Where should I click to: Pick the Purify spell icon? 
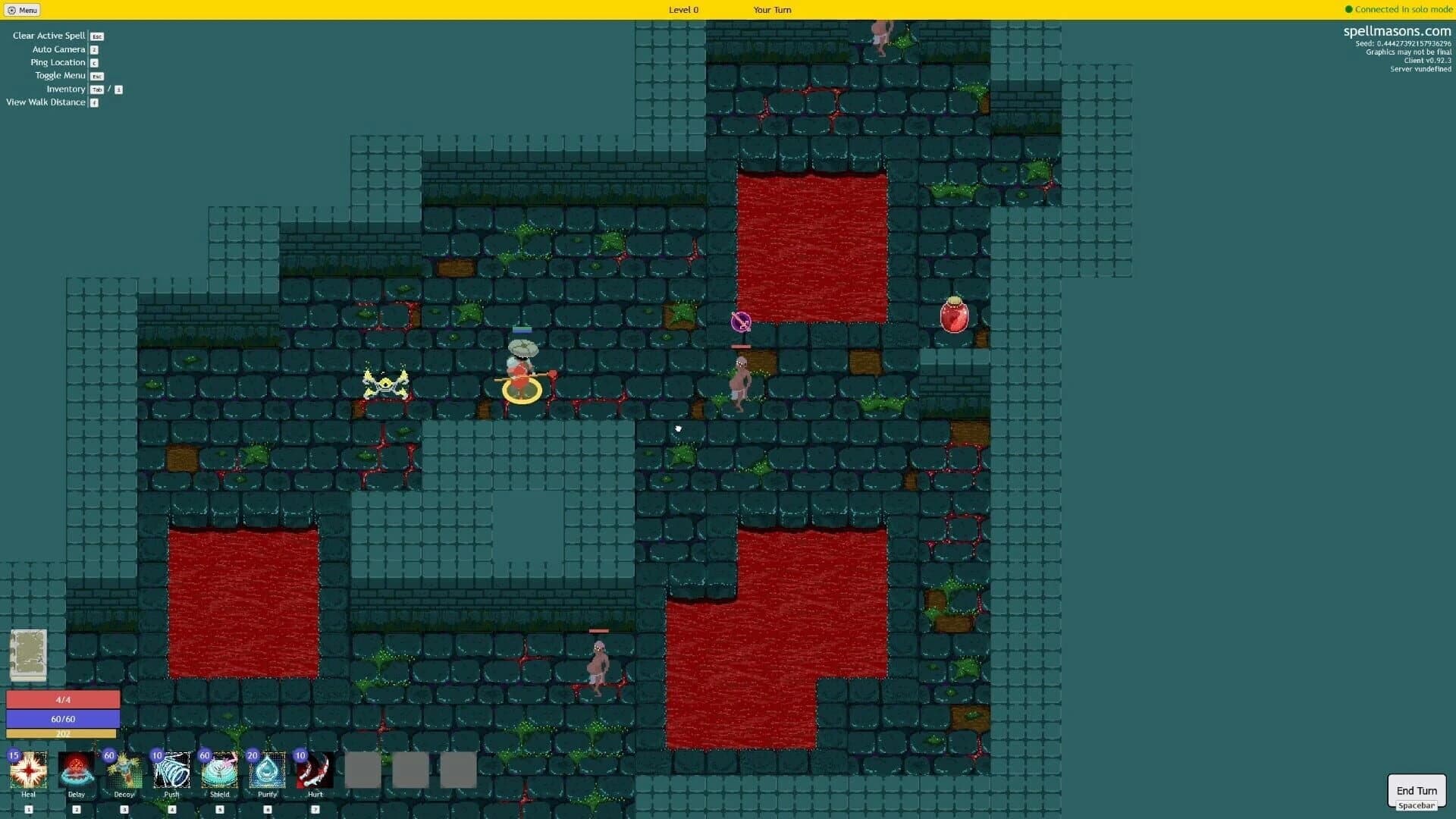tap(267, 770)
